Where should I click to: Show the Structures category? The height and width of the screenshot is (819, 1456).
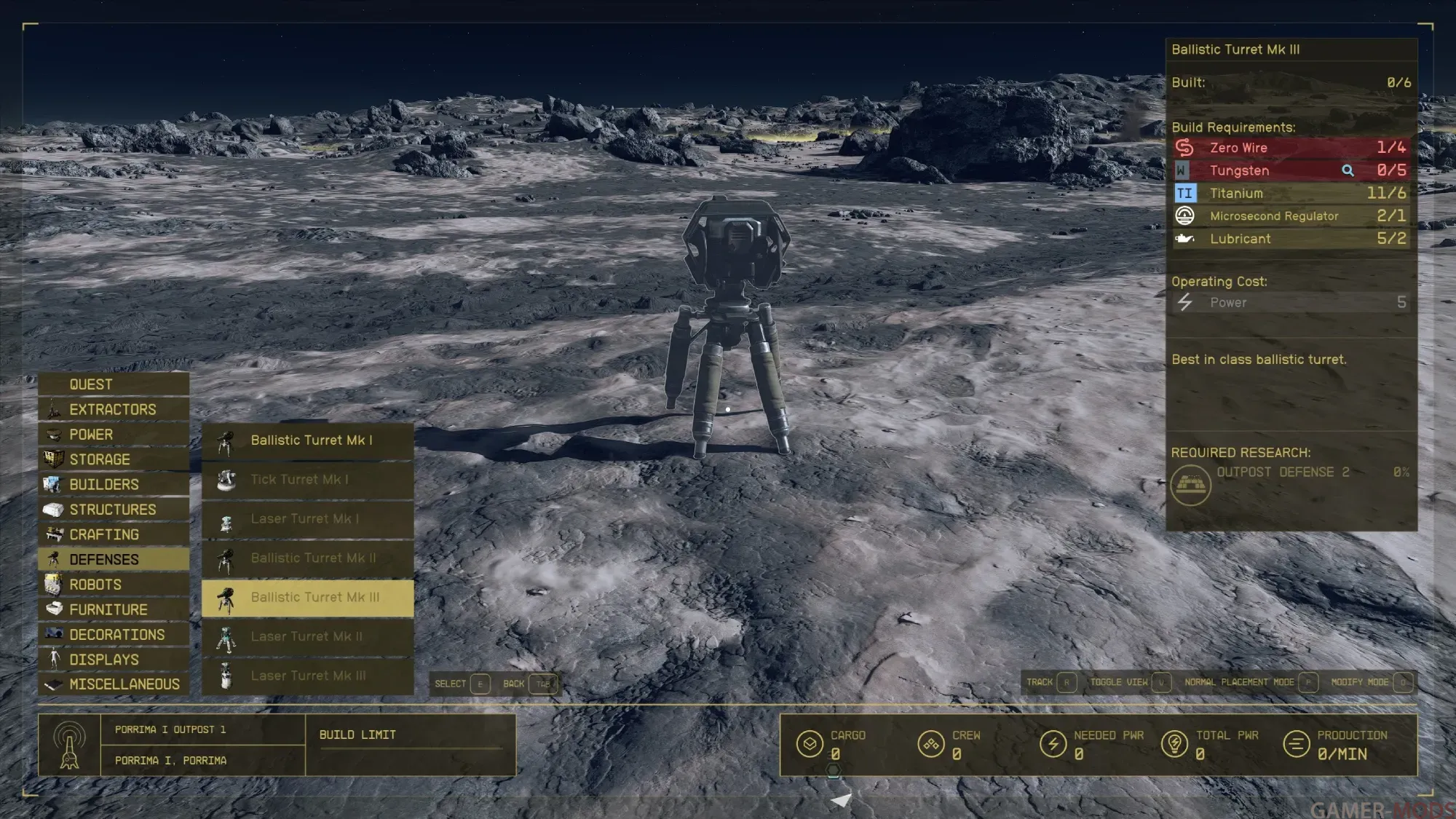click(x=112, y=510)
